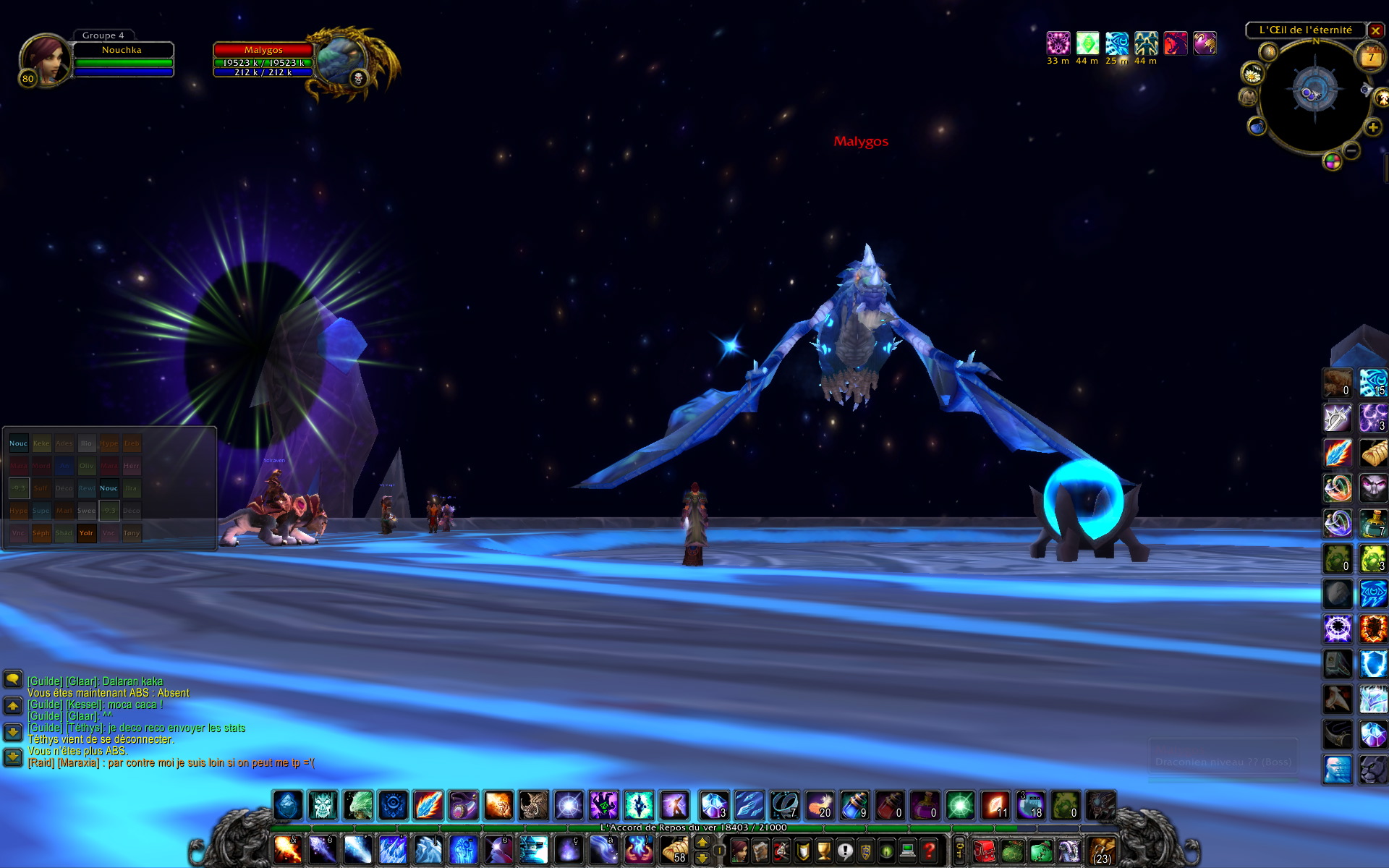Image resolution: width=1389 pixels, height=868 pixels.
Task: Open the calendar showing day 7
Action: click(x=1369, y=57)
